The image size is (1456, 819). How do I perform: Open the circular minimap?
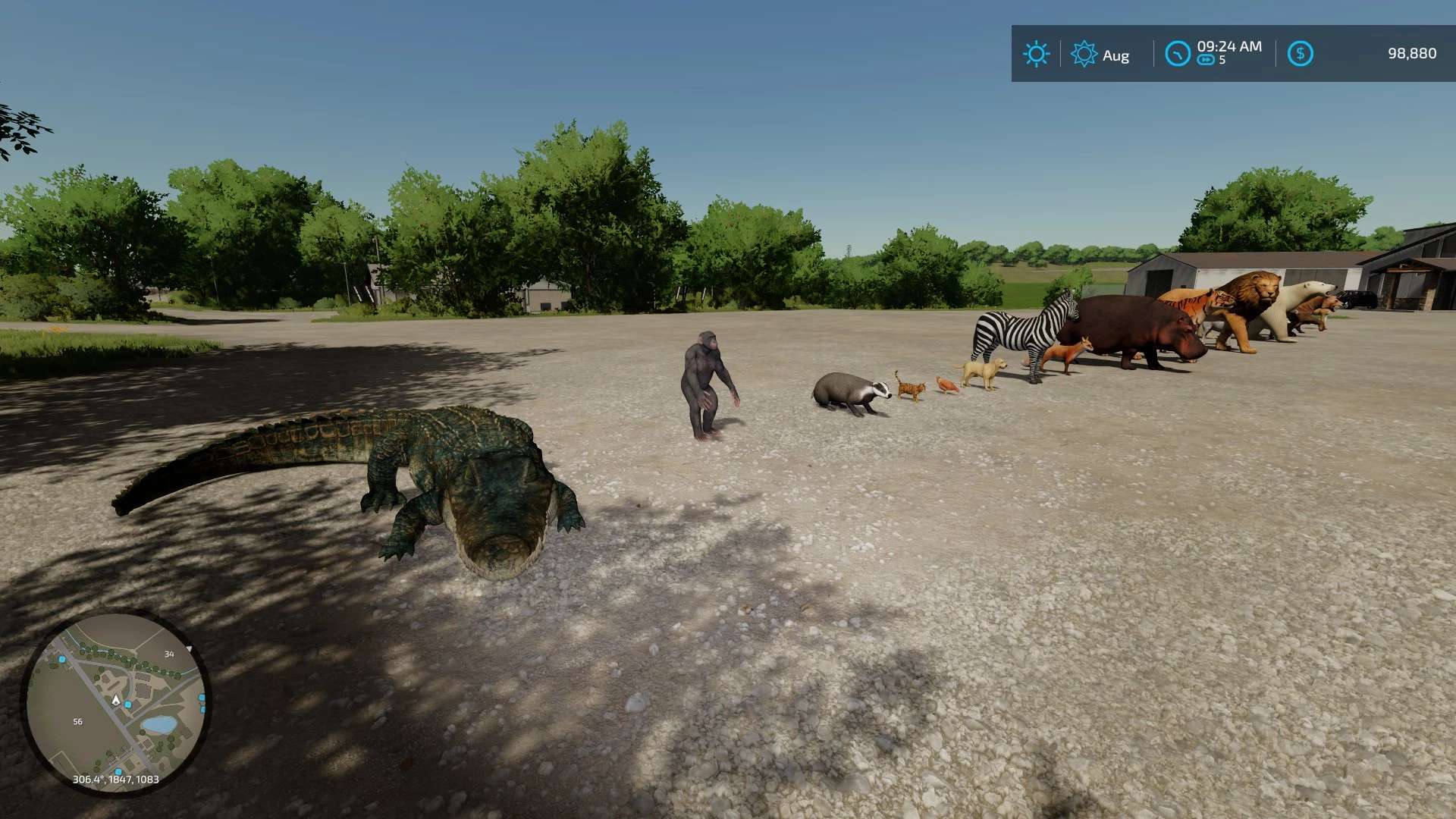[115, 702]
